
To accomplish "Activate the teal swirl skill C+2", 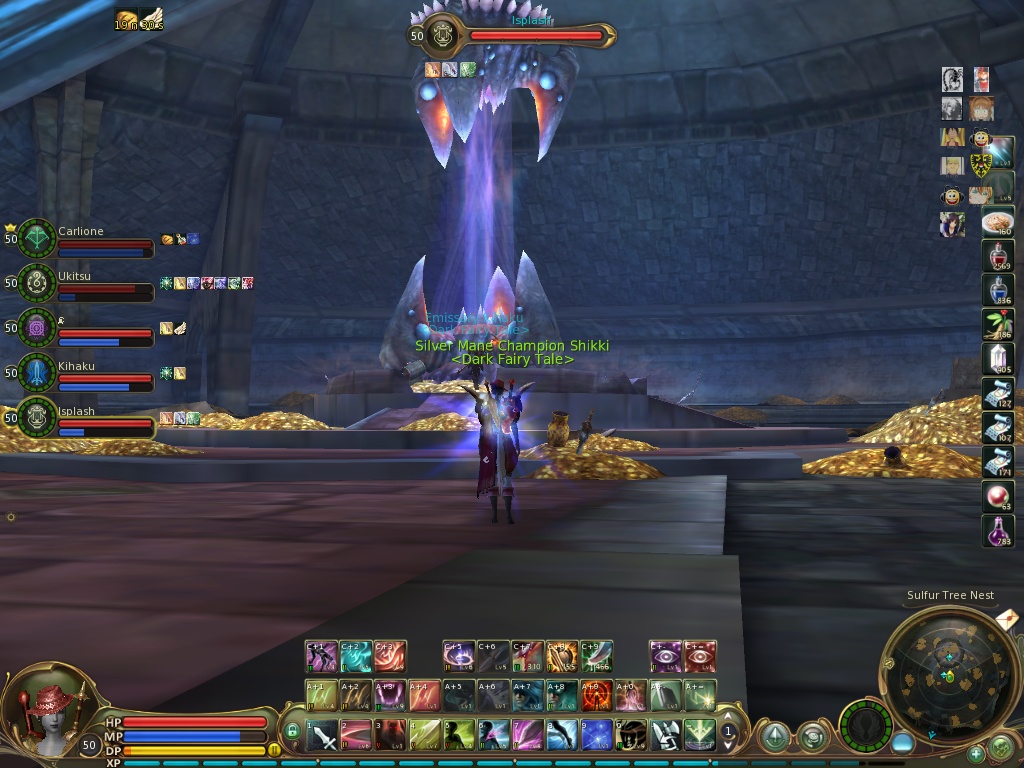I will tap(356, 657).
